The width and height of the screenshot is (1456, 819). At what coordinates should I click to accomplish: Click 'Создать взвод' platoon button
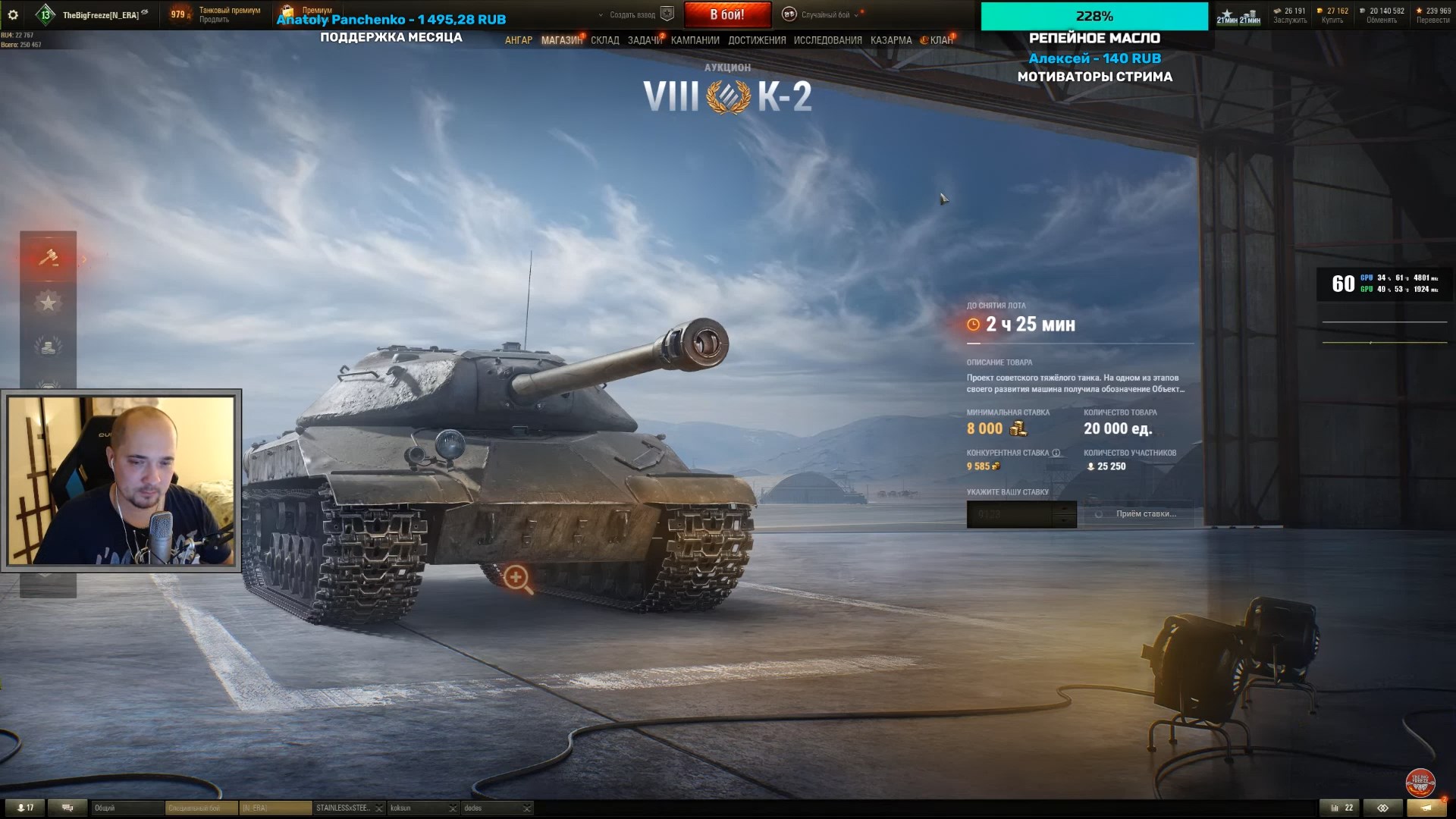point(632,14)
